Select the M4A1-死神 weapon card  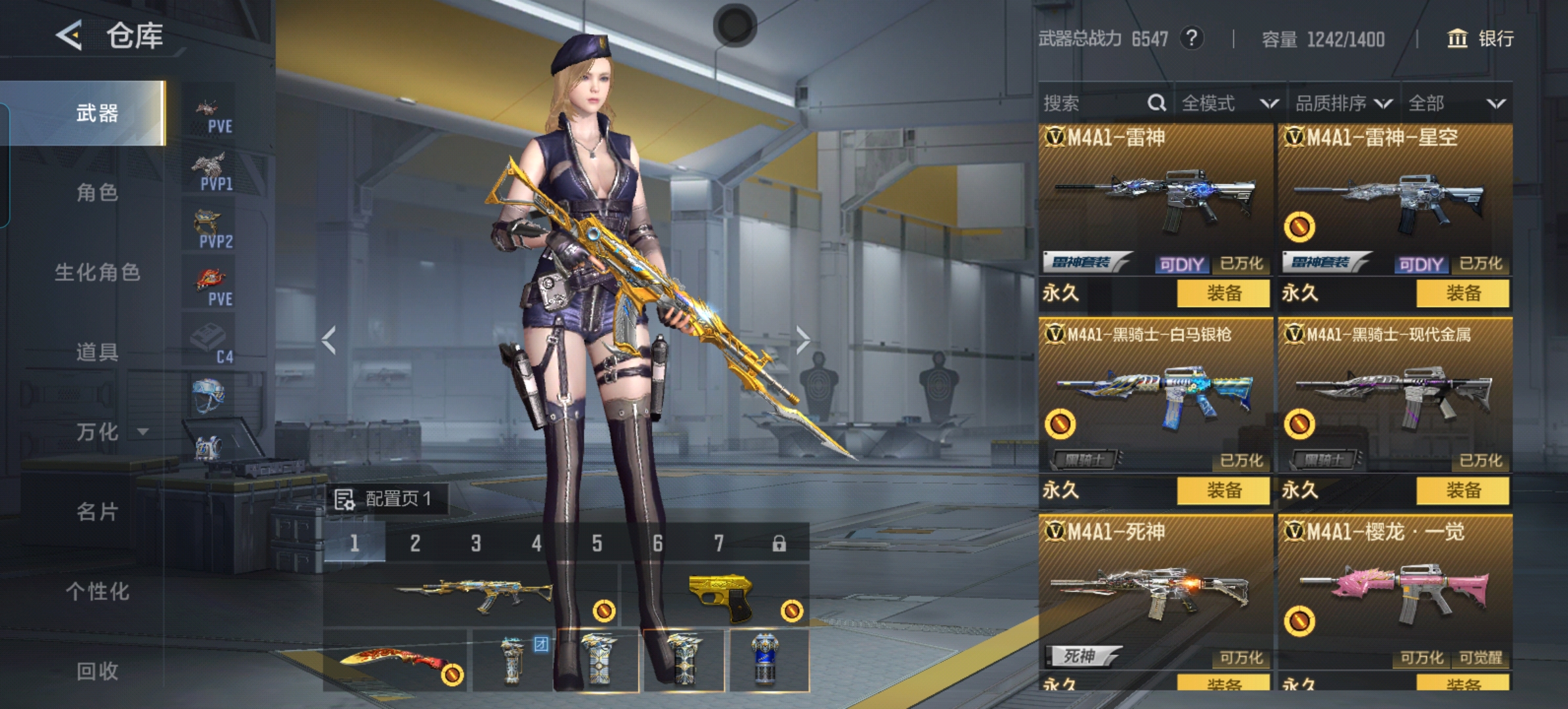click(1154, 591)
